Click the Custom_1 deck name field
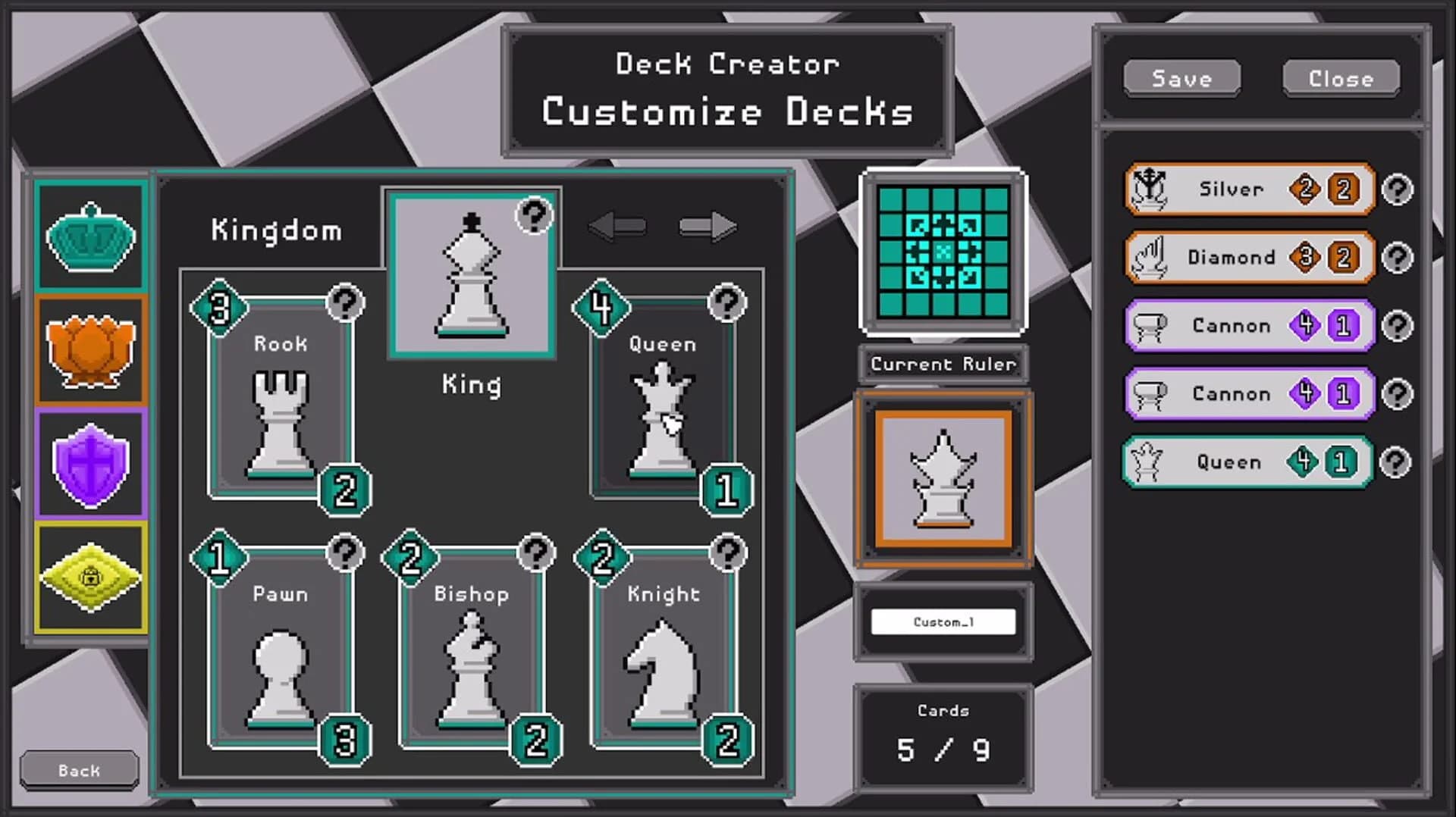The width and height of the screenshot is (1456, 817). click(x=943, y=621)
